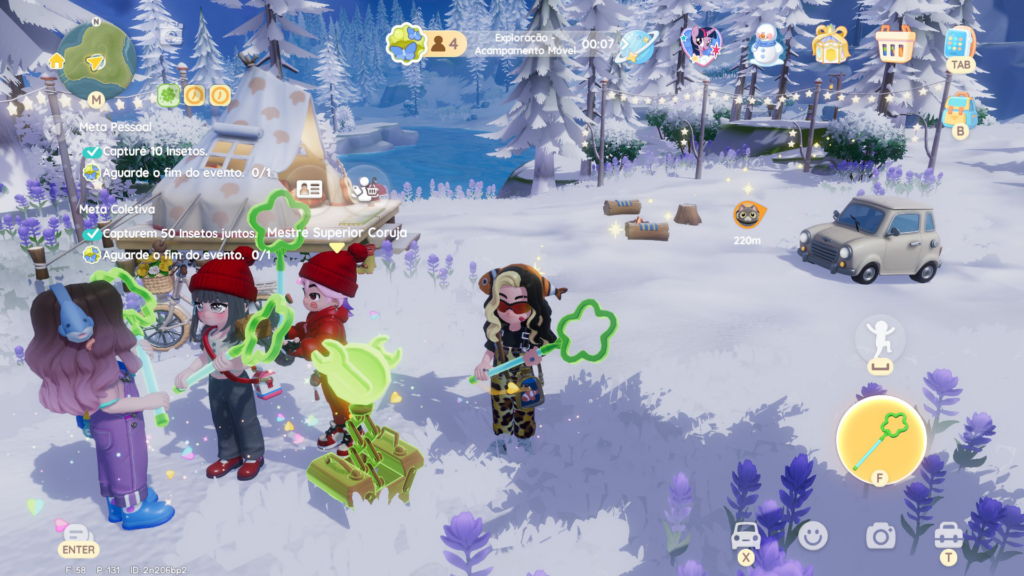This screenshot has height=576, width=1024.
Task: Open the butterfly event badge
Action: pyautogui.click(x=407, y=43)
